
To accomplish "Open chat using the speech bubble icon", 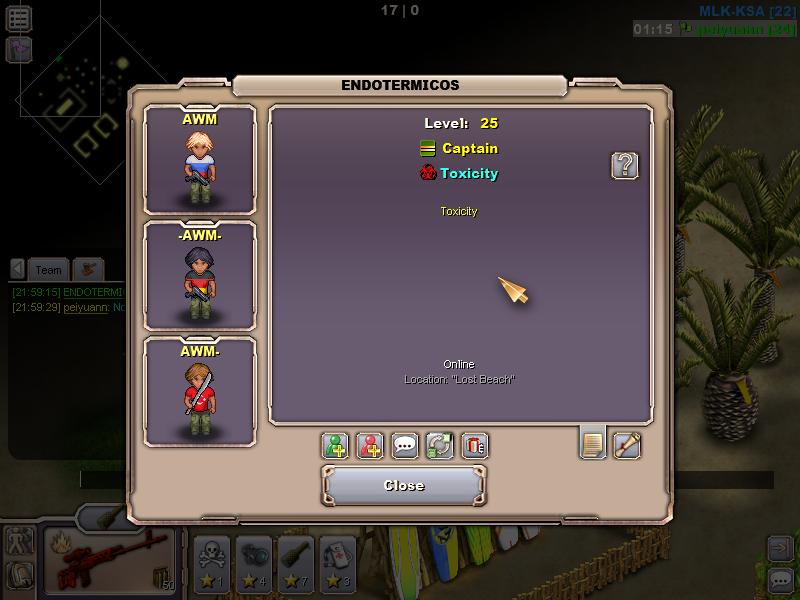I will tap(405, 445).
